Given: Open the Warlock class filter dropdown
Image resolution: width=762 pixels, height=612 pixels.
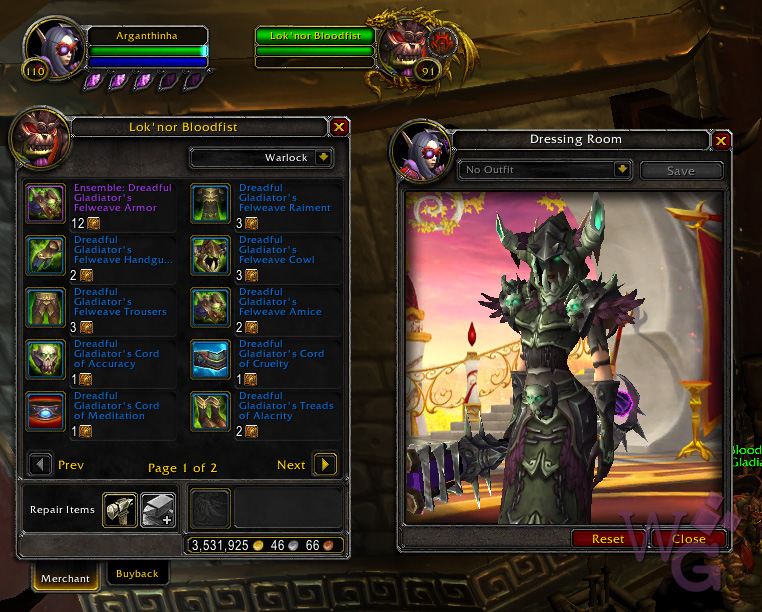Looking at the screenshot, I should click(x=323, y=158).
